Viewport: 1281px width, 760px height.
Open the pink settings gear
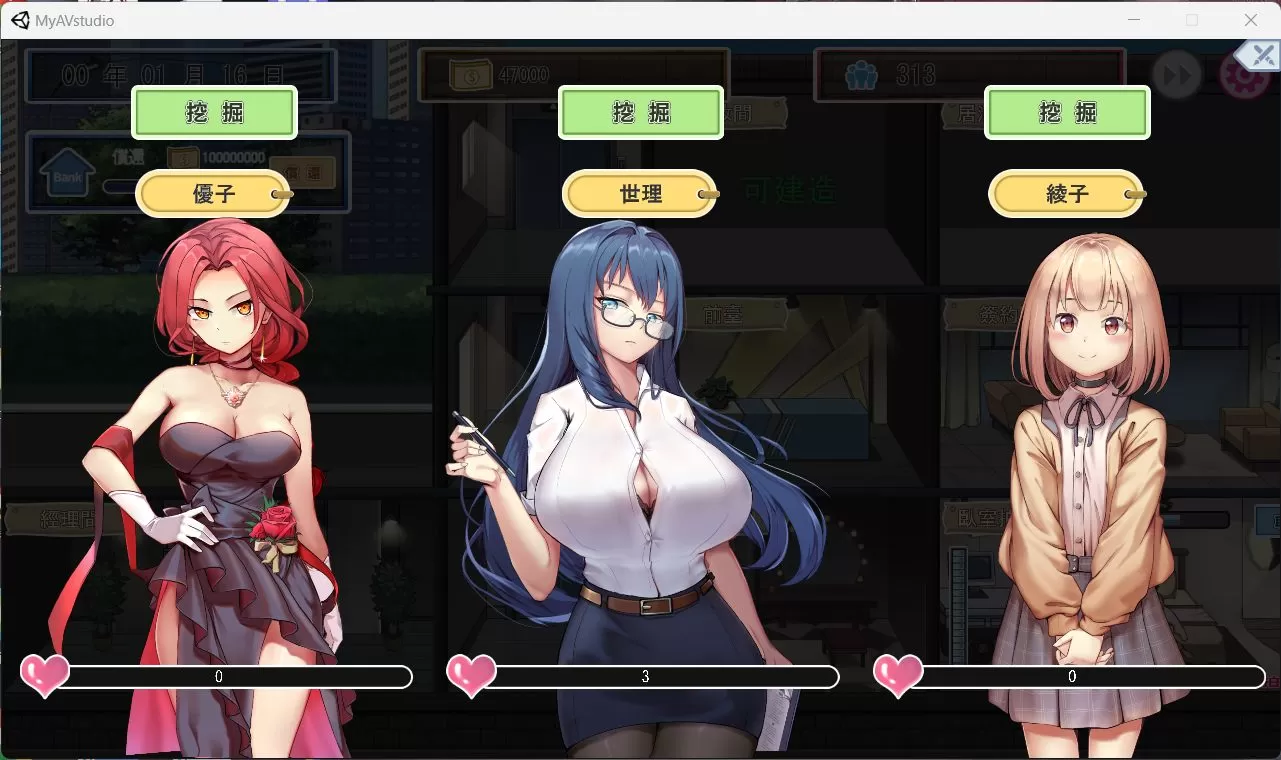point(1243,75)
